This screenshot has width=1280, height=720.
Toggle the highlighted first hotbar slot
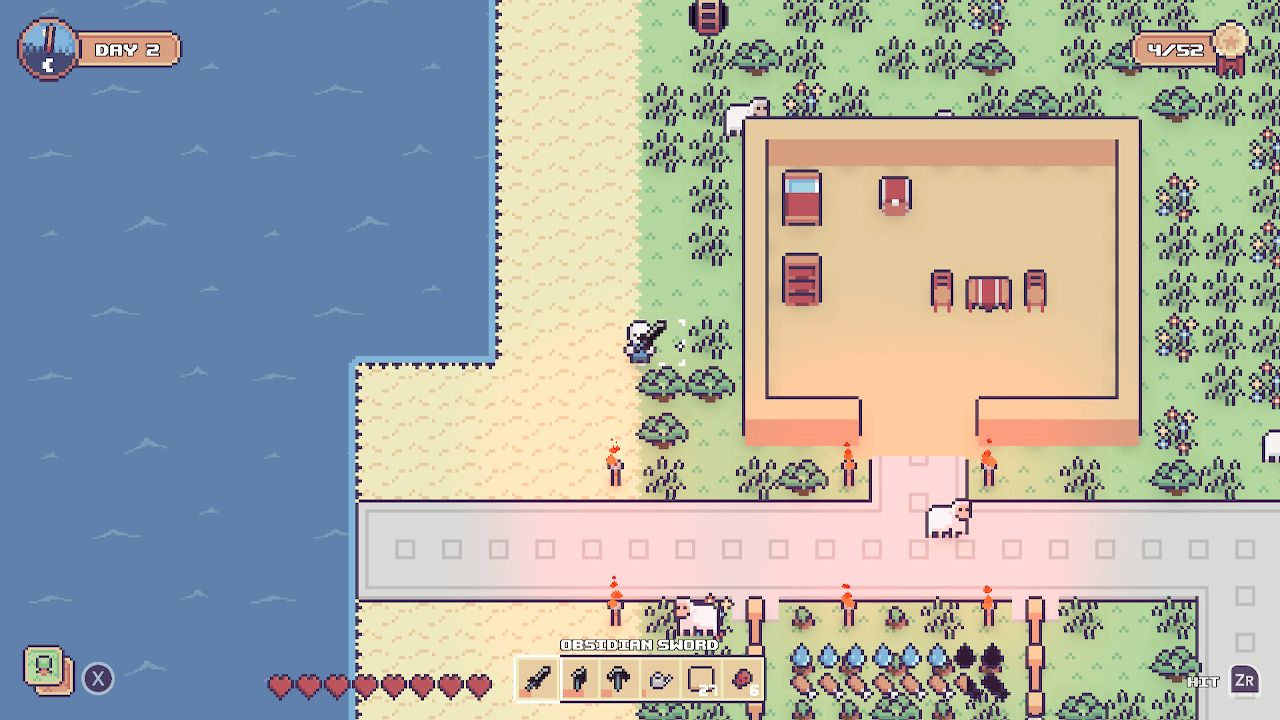tap(536, 676)
